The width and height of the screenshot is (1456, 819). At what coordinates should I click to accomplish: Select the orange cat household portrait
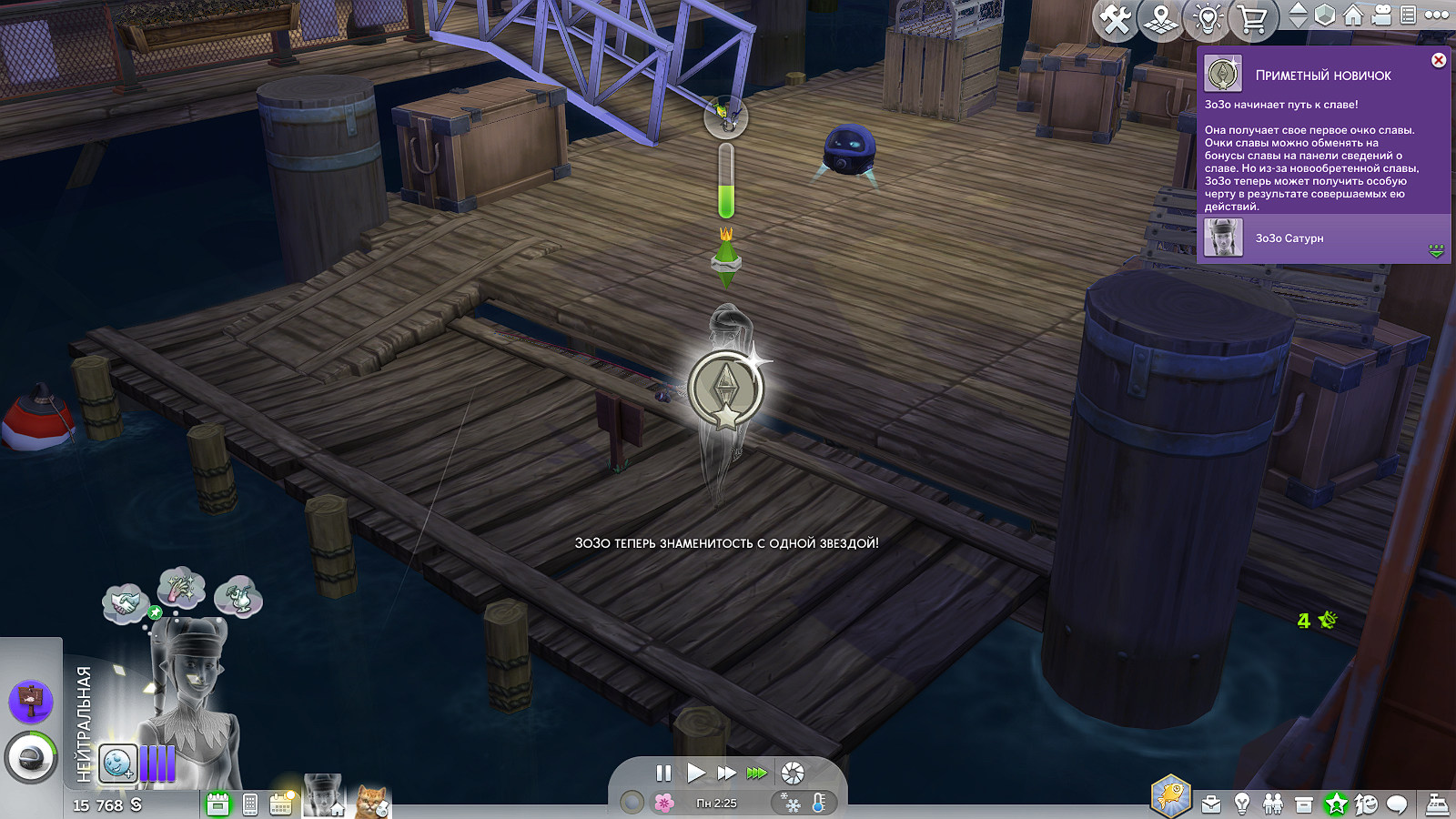click(x=371, y=802)
